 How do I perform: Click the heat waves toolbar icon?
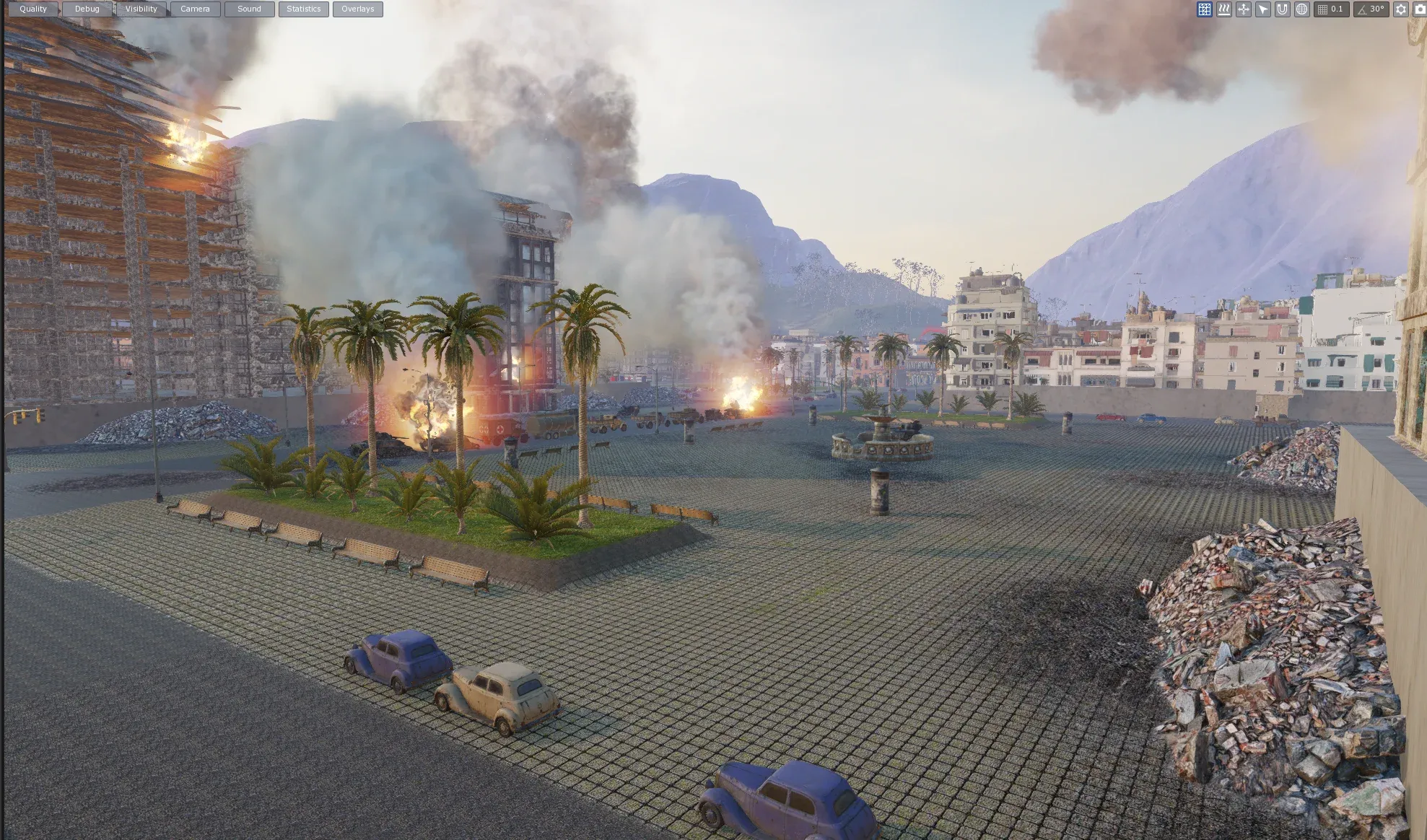tap(1223, 9)
